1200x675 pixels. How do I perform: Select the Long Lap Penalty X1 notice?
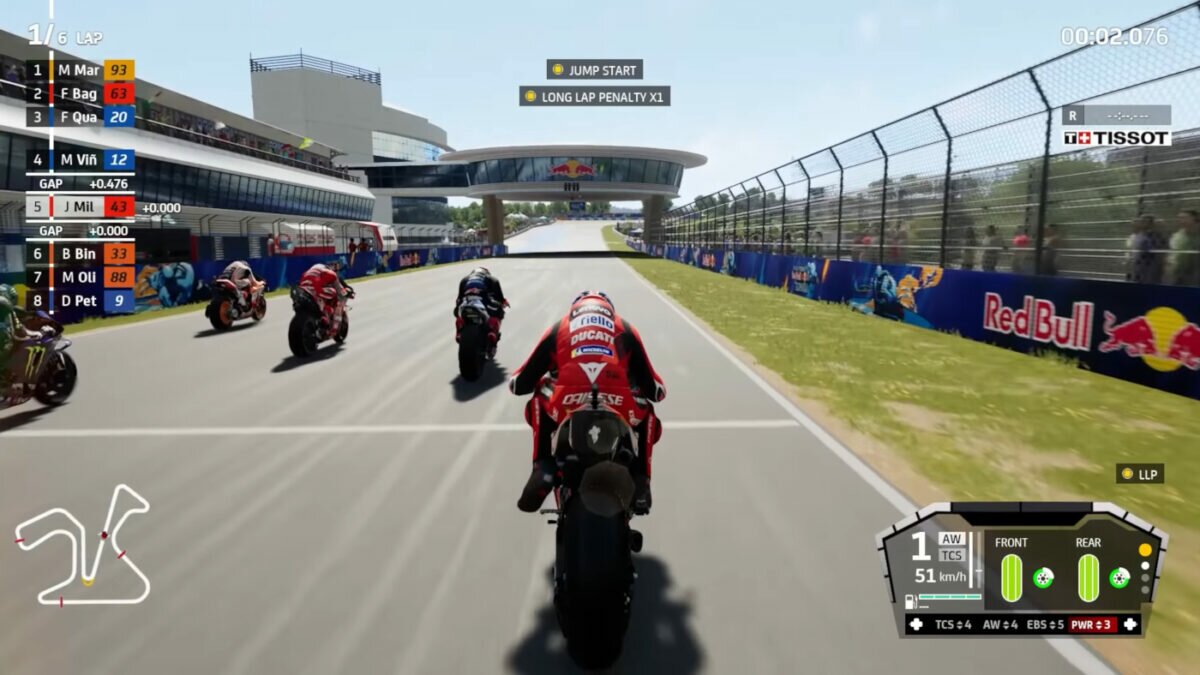(x=595, y=97)
